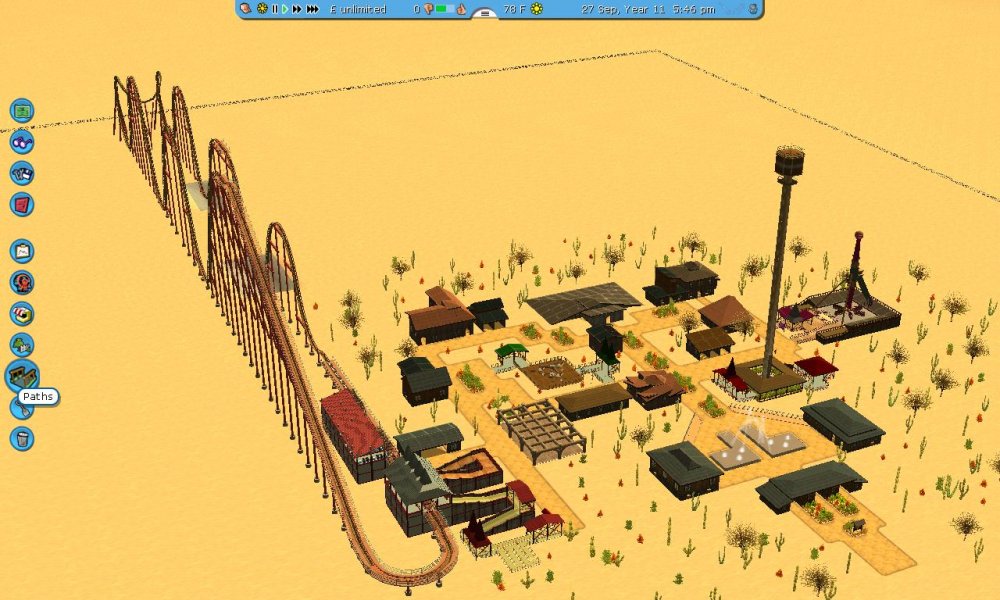Open the shops and stalls menu

(x=22, y=313)
